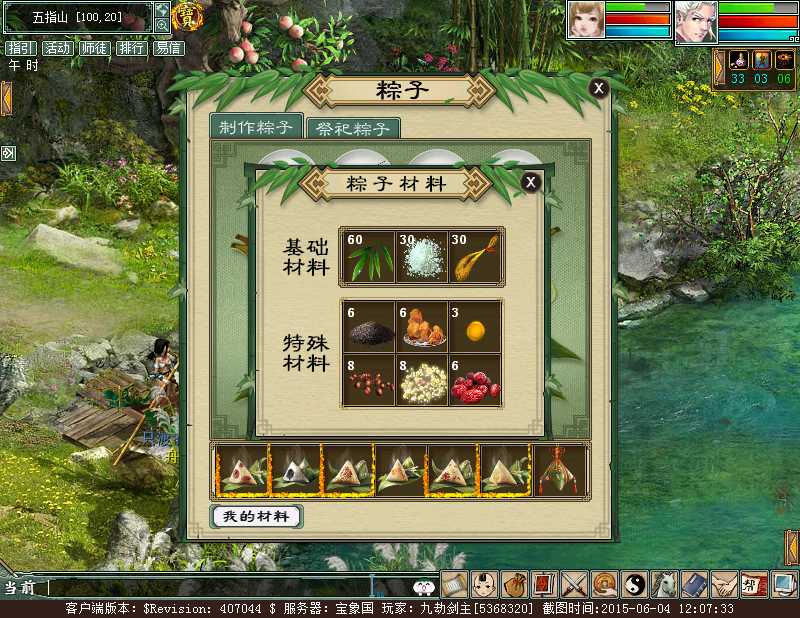Click the yin-yang toolbar icon
Viewport: 800px width, 618px height.
pos(634,584)
